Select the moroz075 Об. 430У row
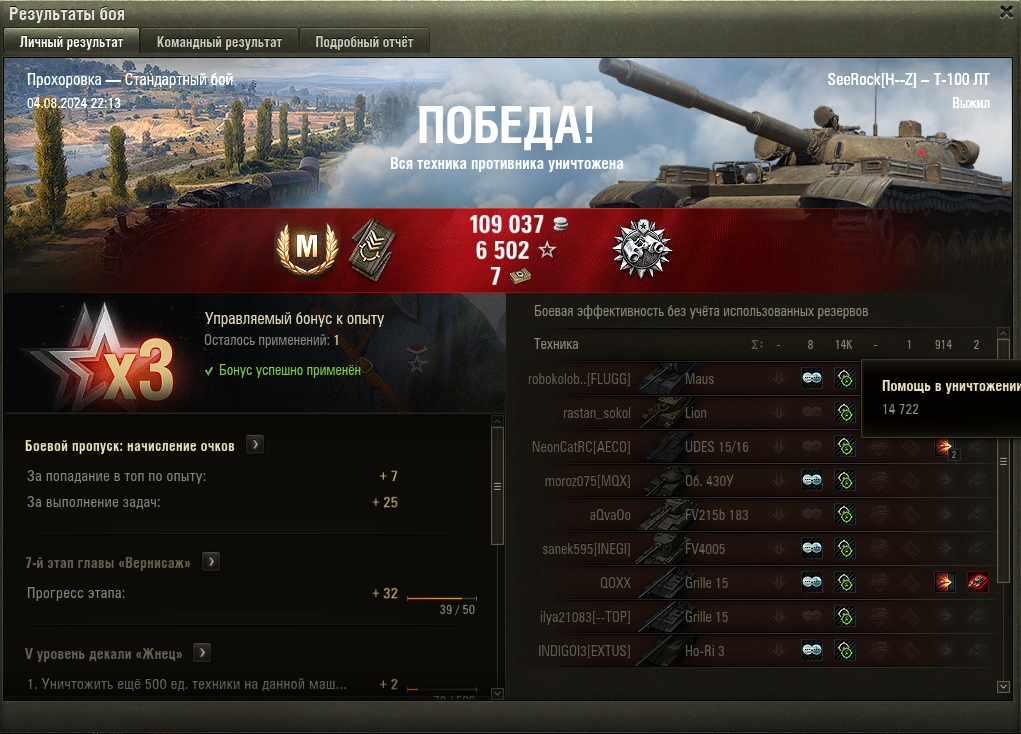 [x=700, y=481]
